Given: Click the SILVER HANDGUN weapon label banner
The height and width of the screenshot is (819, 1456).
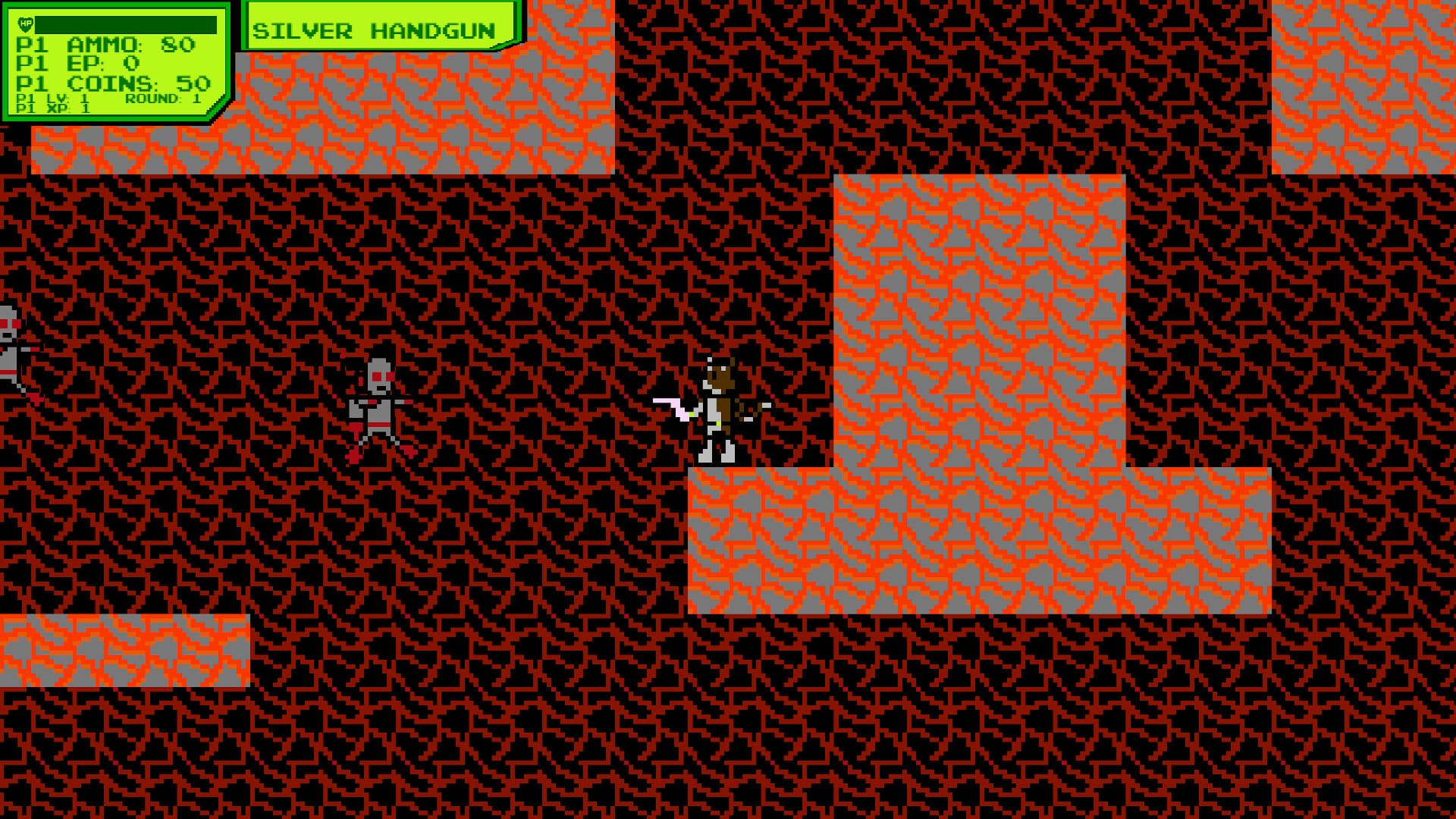Looking at the screenshot, I should 375,30.
